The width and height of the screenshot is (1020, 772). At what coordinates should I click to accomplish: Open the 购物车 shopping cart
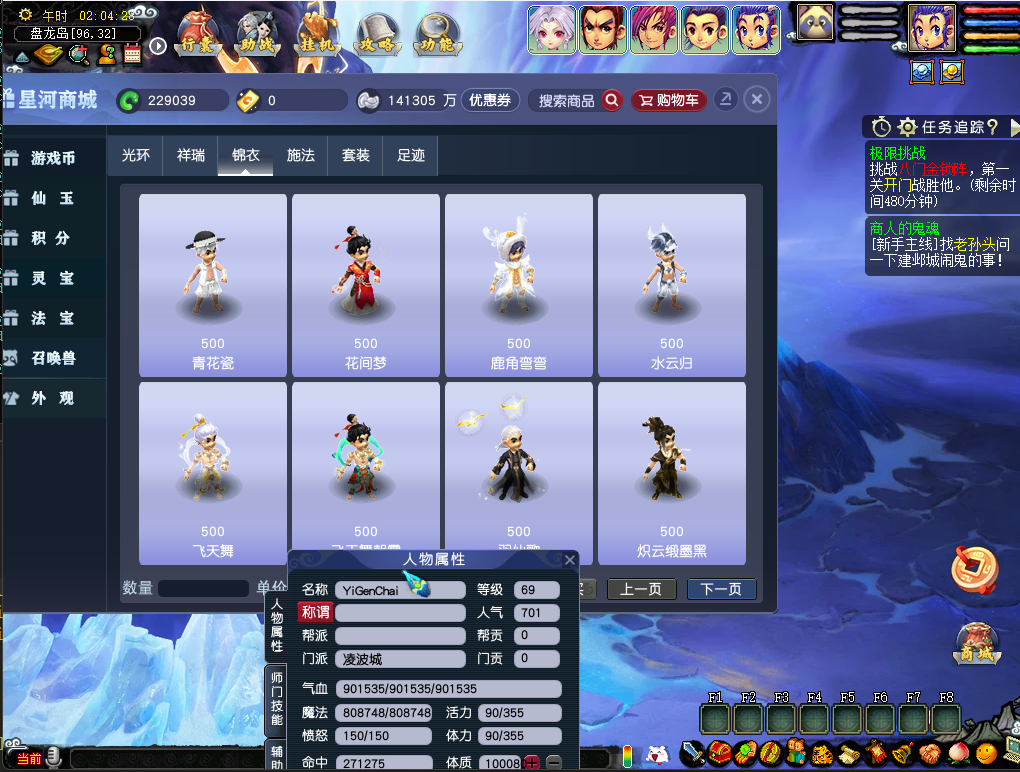[668, 101]
